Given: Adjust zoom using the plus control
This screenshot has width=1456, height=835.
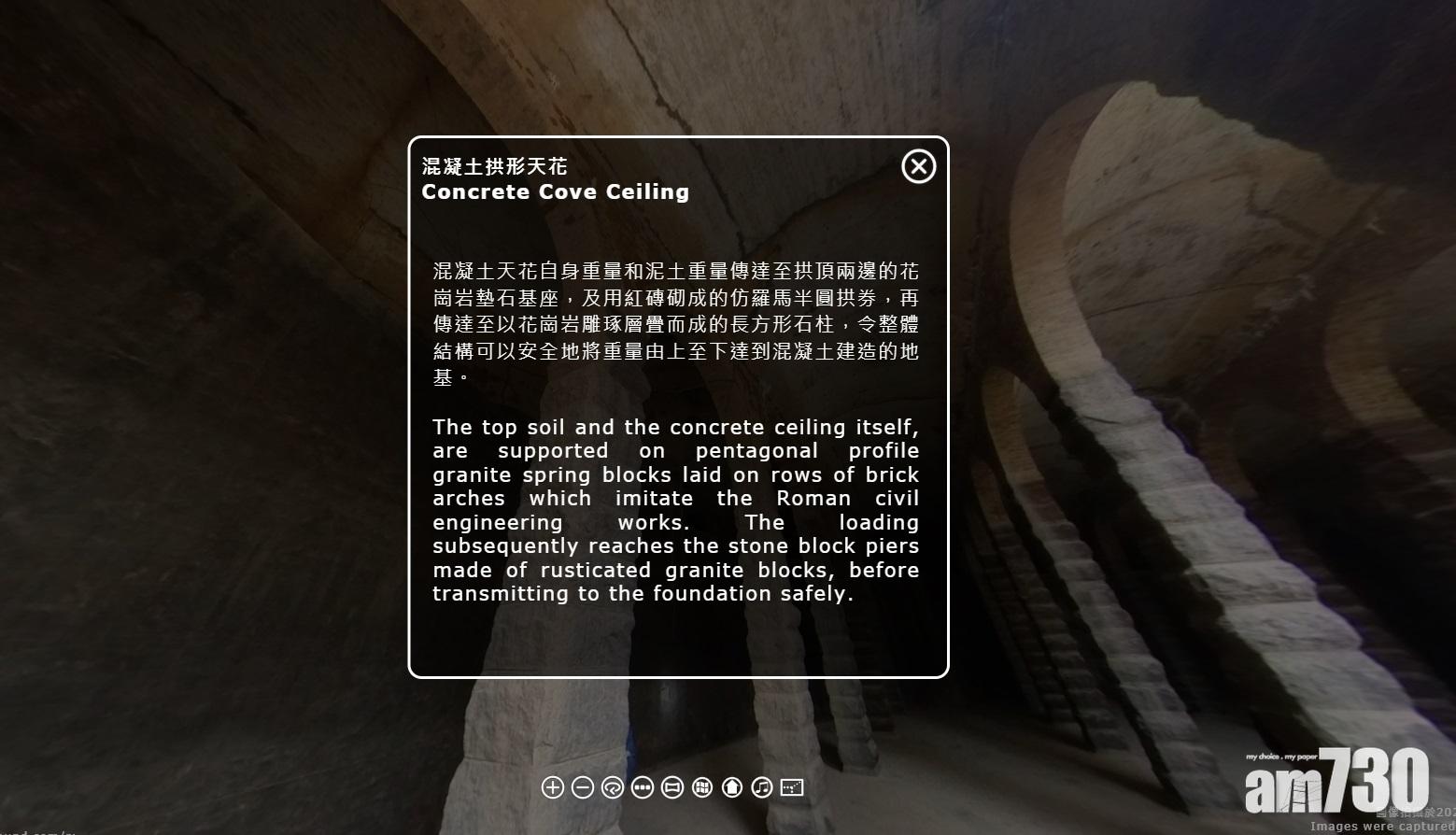Looking at the screenshot, I should coord(552,787).
